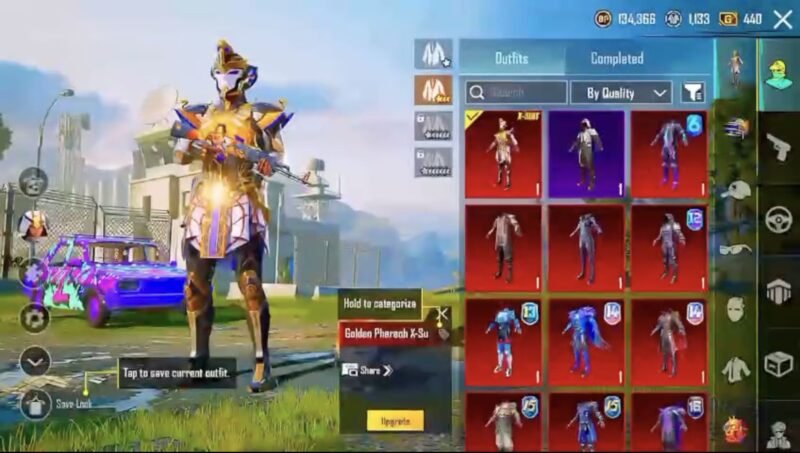Screen dimensions: 800x453
Task: Choose the outfit with level 6 badge
Action: coord(669,153)
